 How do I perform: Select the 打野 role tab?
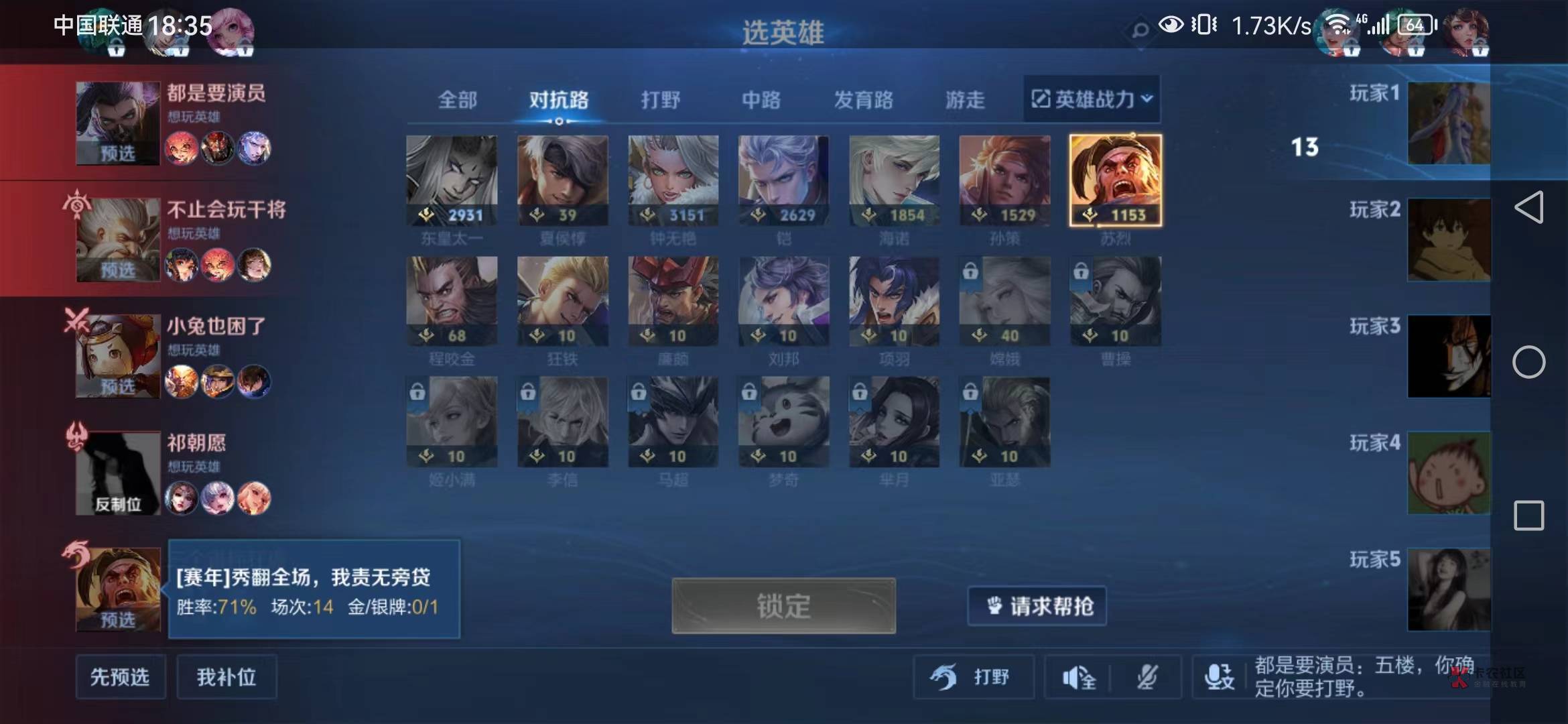pyautogui.click(x=660, y=100)
